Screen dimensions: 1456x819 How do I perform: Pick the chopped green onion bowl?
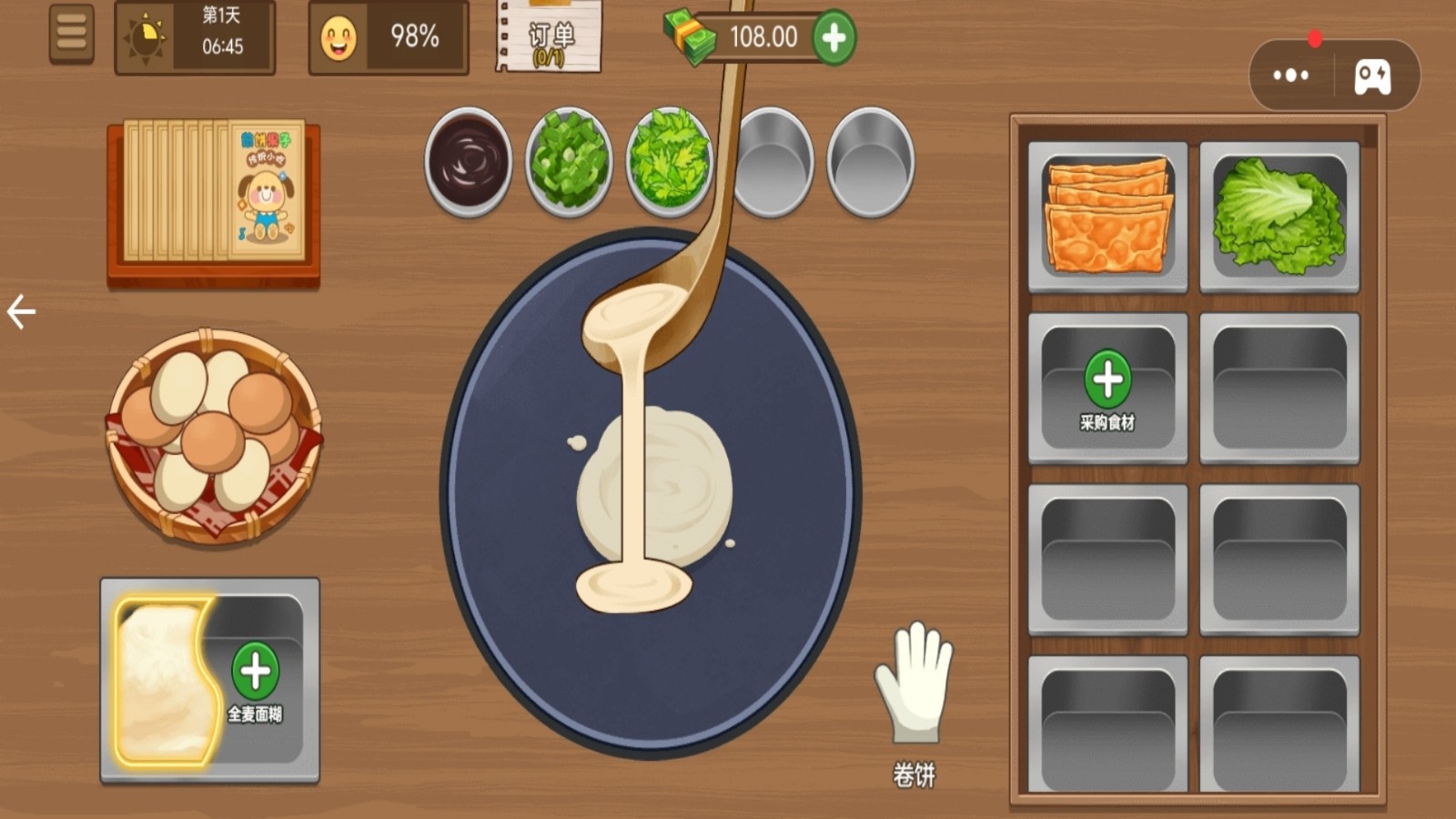[x=569, y=161]
